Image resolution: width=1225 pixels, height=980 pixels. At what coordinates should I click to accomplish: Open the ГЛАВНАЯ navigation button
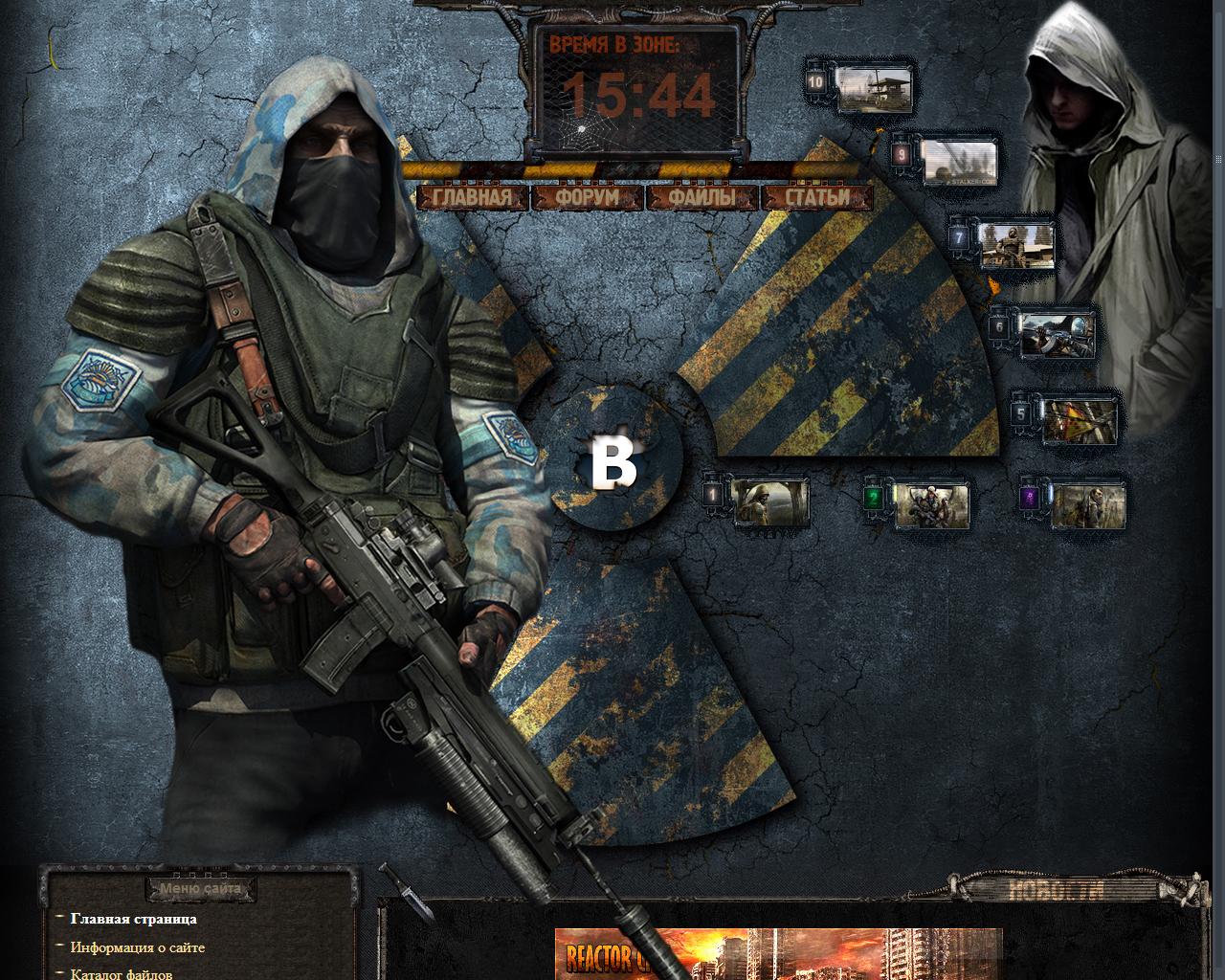pyautogui.click(x=473, y=198)
